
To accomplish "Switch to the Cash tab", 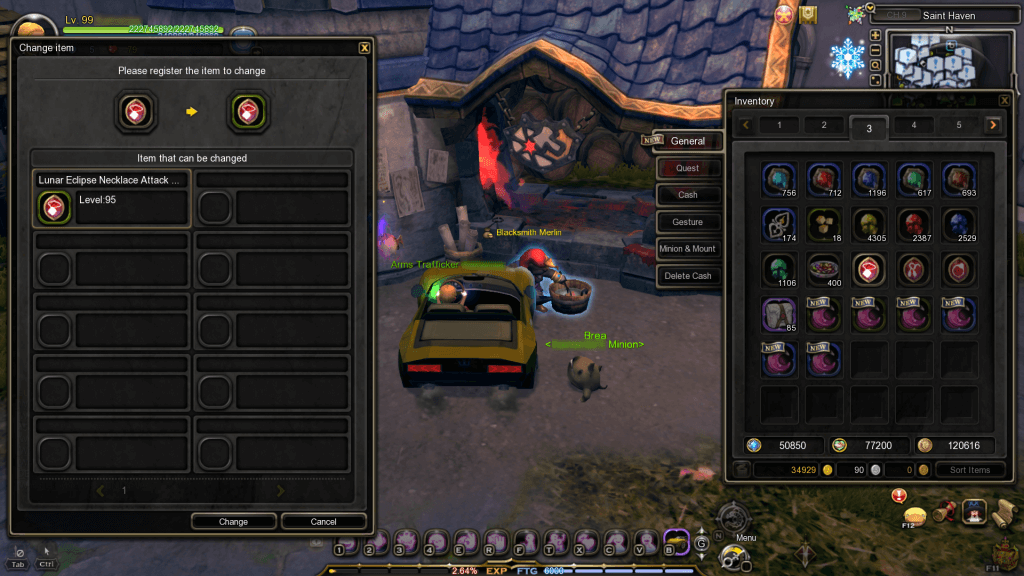I will [x=687, y=195].
